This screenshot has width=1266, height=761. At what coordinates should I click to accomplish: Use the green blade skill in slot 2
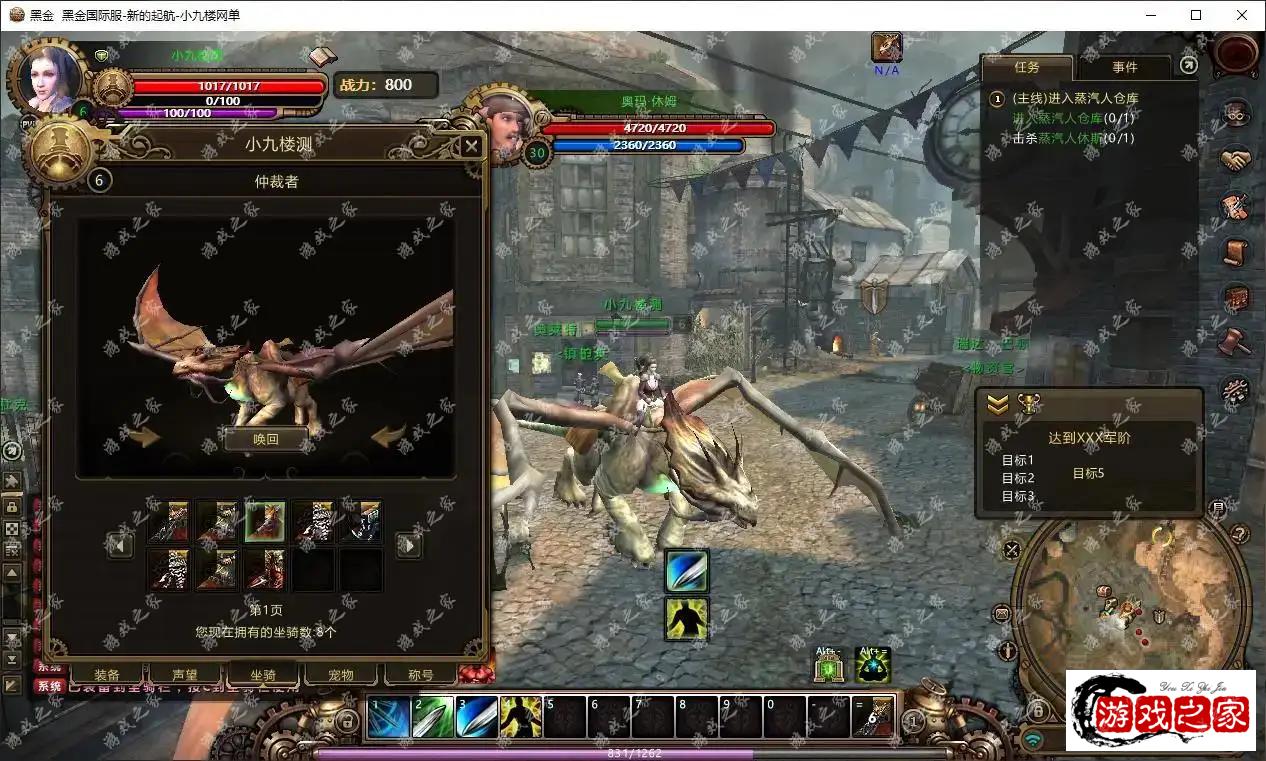432,718
